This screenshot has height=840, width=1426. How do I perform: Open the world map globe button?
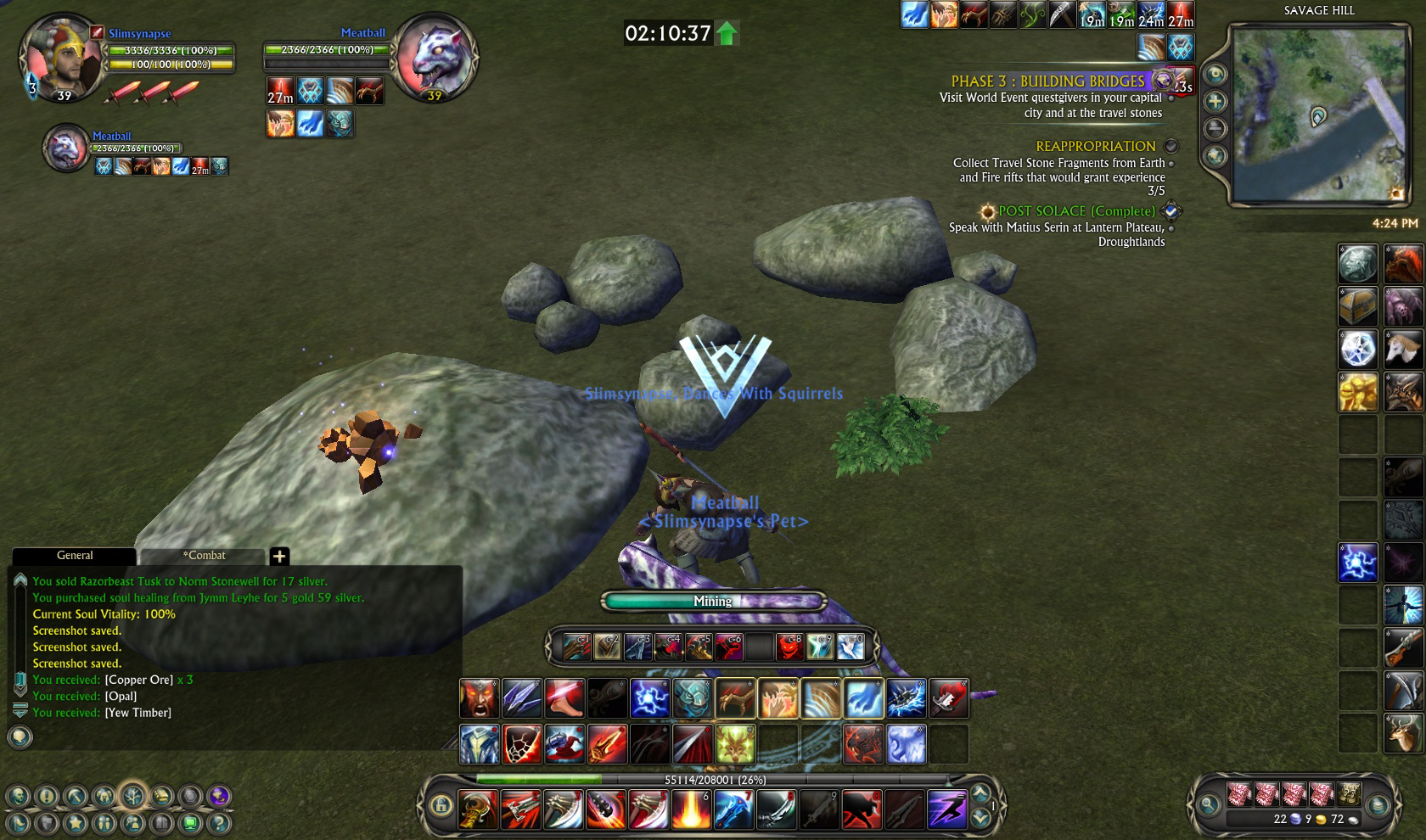pos(1215,156)
